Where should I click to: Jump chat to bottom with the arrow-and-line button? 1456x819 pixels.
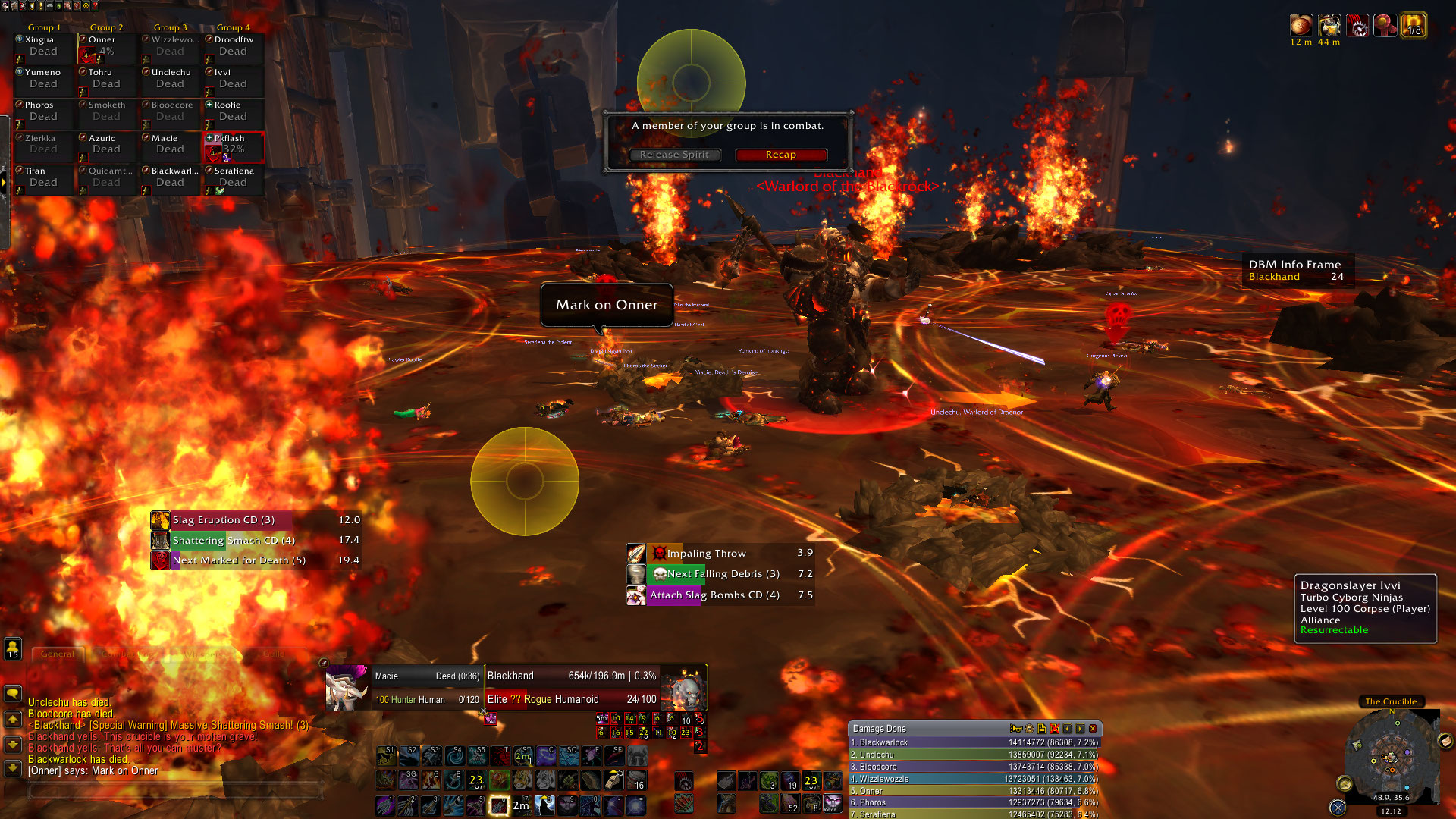point(13,768)
